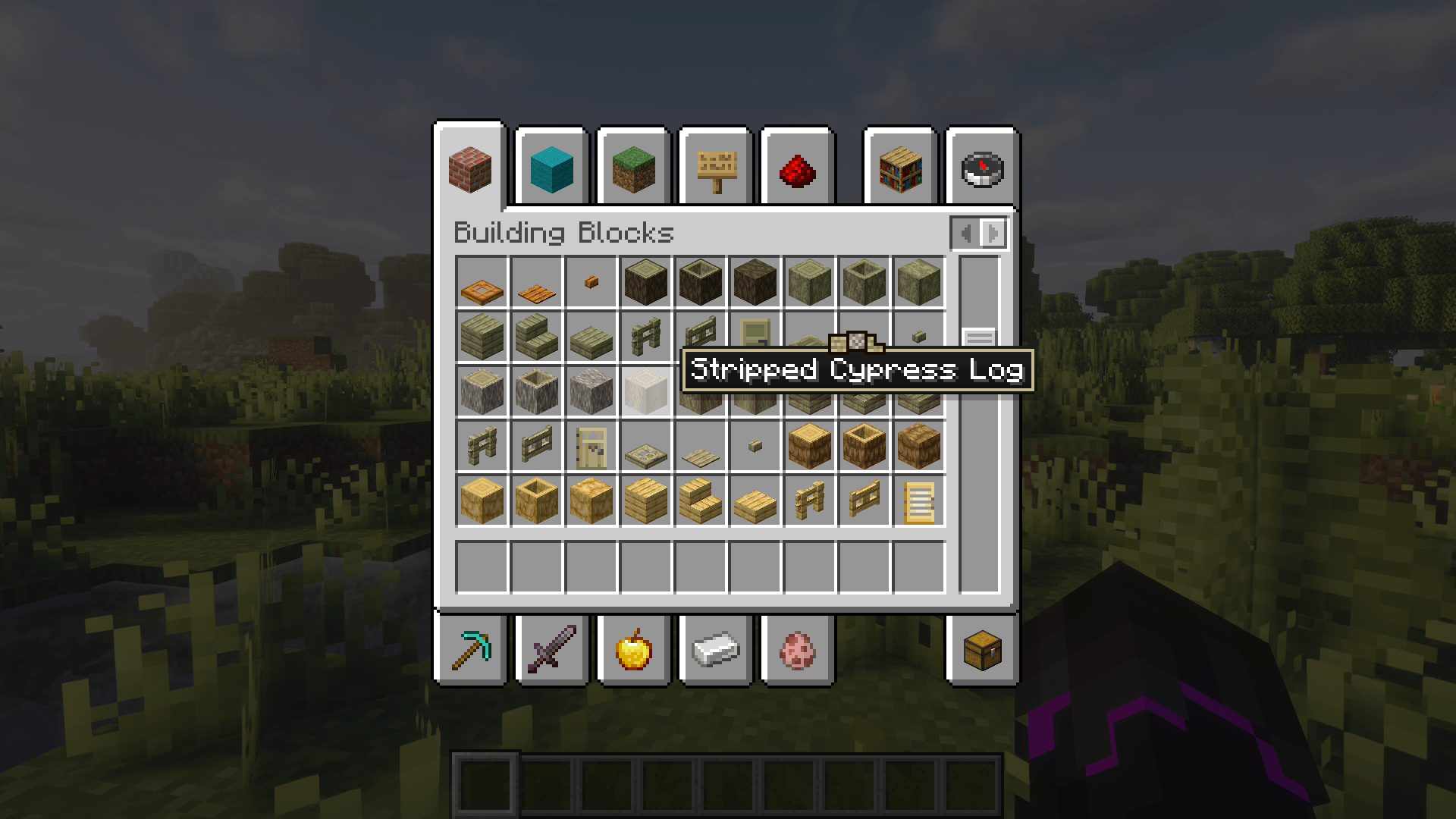Click the right page navigation arrow
Screen dimensions: 1456x819
[993, 234]
